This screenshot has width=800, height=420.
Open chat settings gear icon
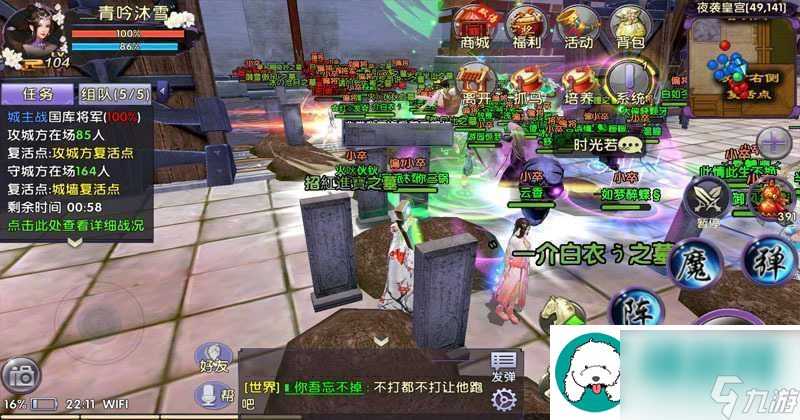coord(503,398)
